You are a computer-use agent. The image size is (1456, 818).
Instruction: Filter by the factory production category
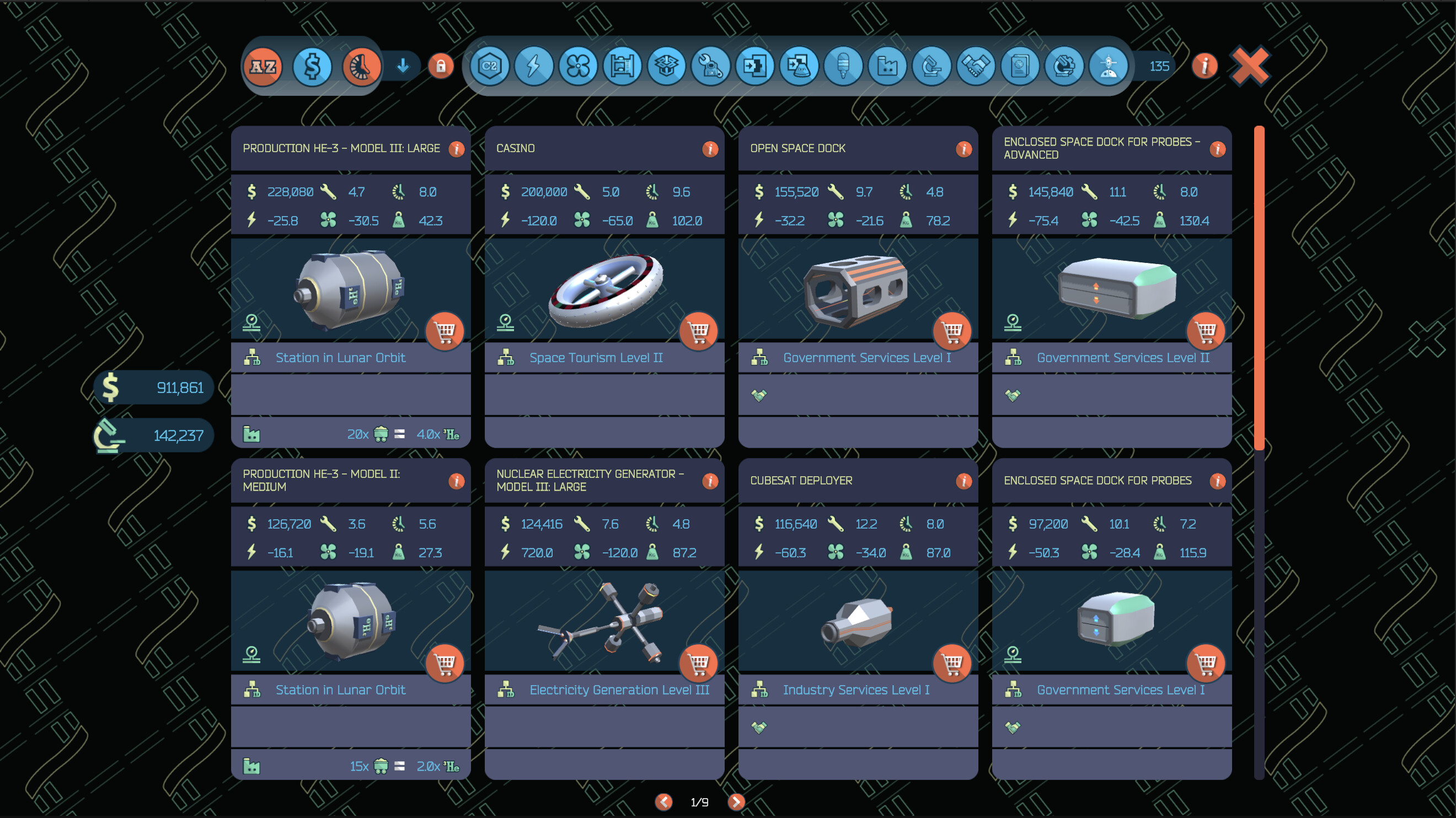[887, 67]
